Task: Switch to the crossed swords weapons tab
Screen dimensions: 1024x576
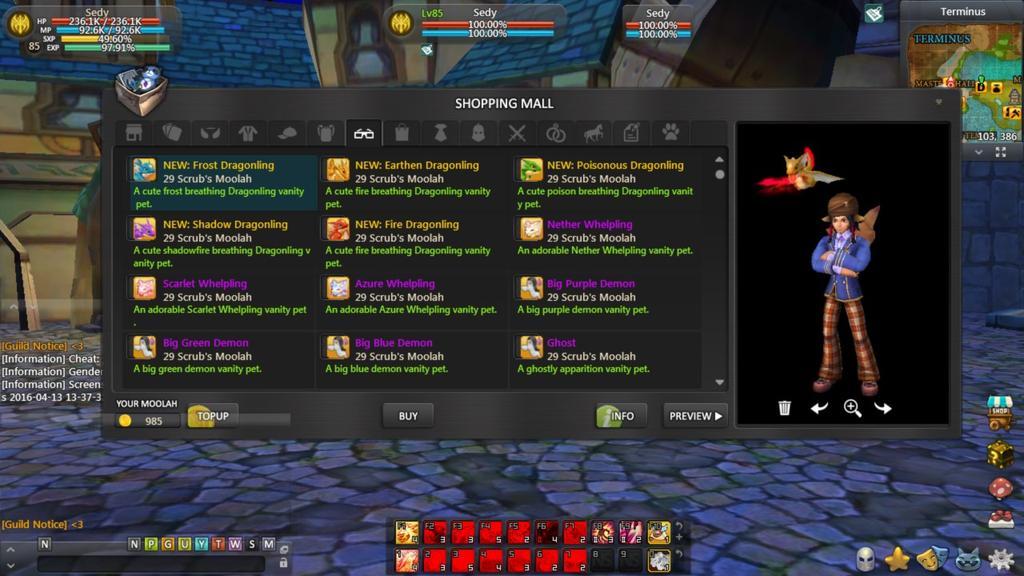Action: pyautogui.click(x=517, y=133)
